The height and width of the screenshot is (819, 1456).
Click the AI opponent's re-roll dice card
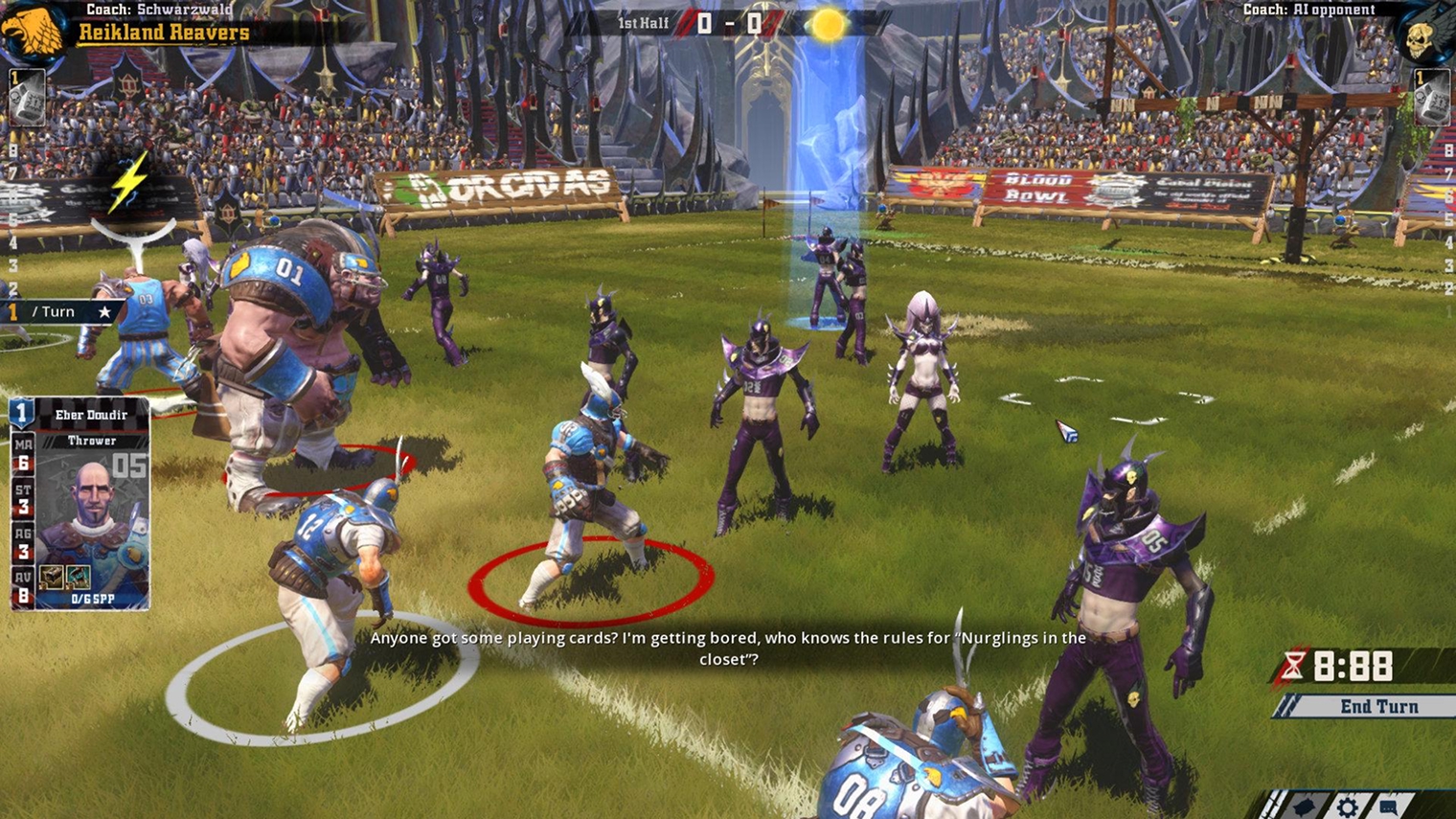(x=1431, y=97)
